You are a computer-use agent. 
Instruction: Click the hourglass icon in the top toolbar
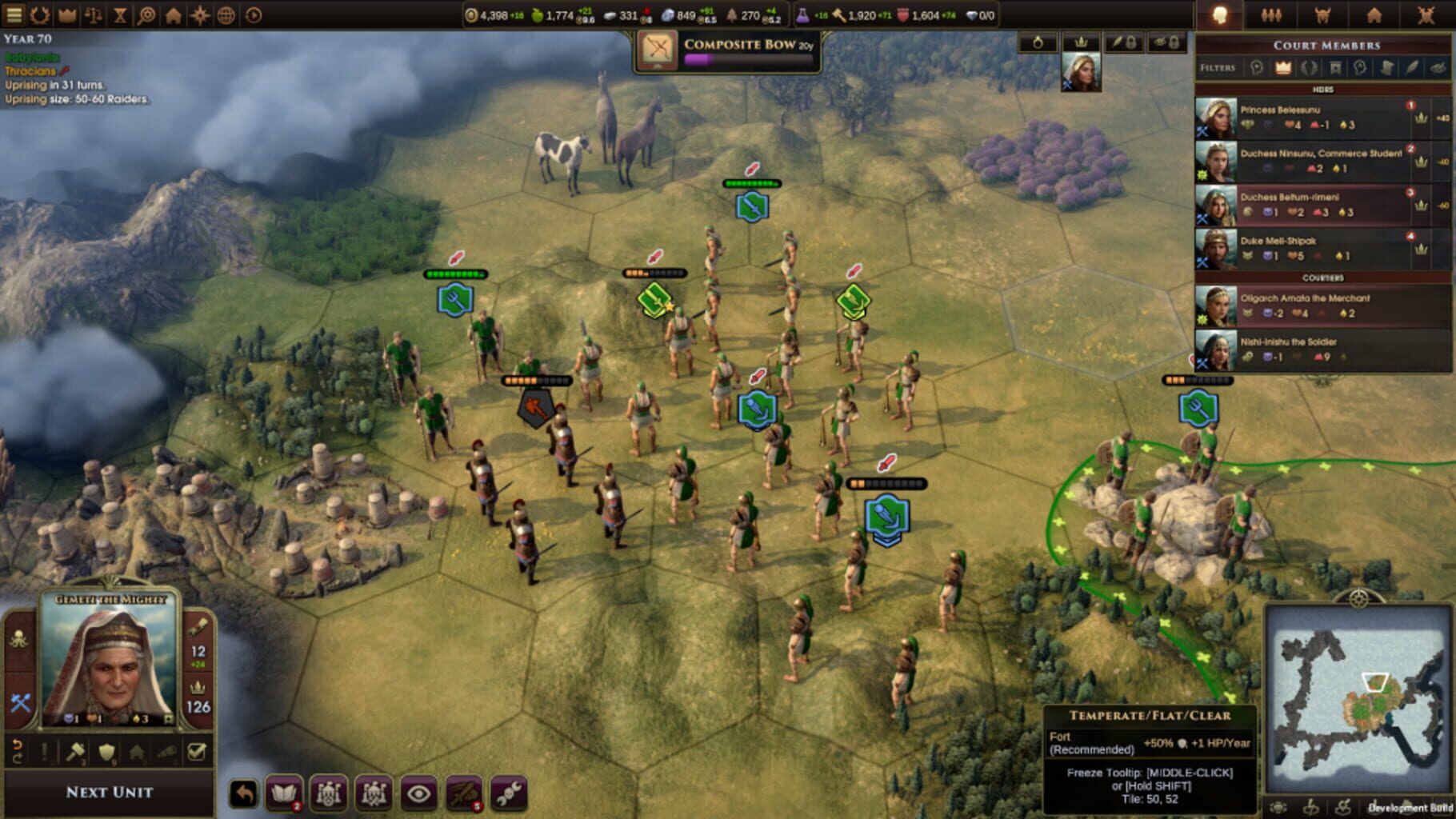[x=118, y=14]
